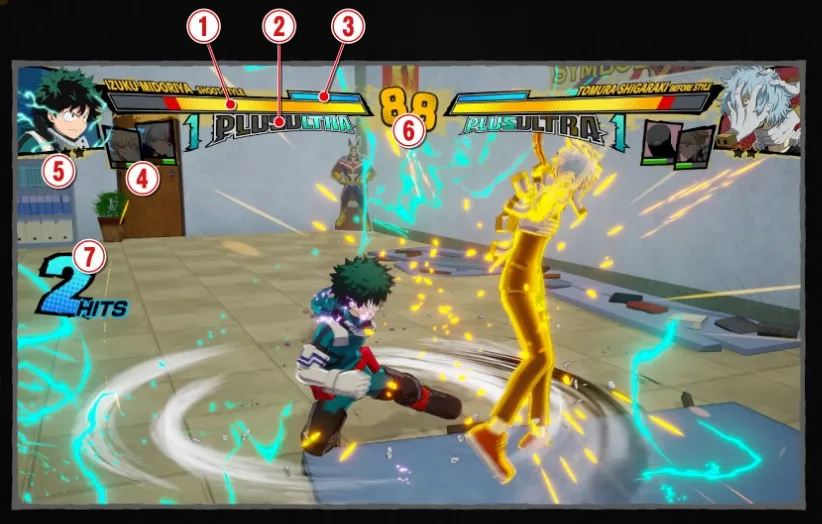This screenshot has height=524, width=822.
Task: Click the red numbered callout marker 3
Action: pos(347,29)
